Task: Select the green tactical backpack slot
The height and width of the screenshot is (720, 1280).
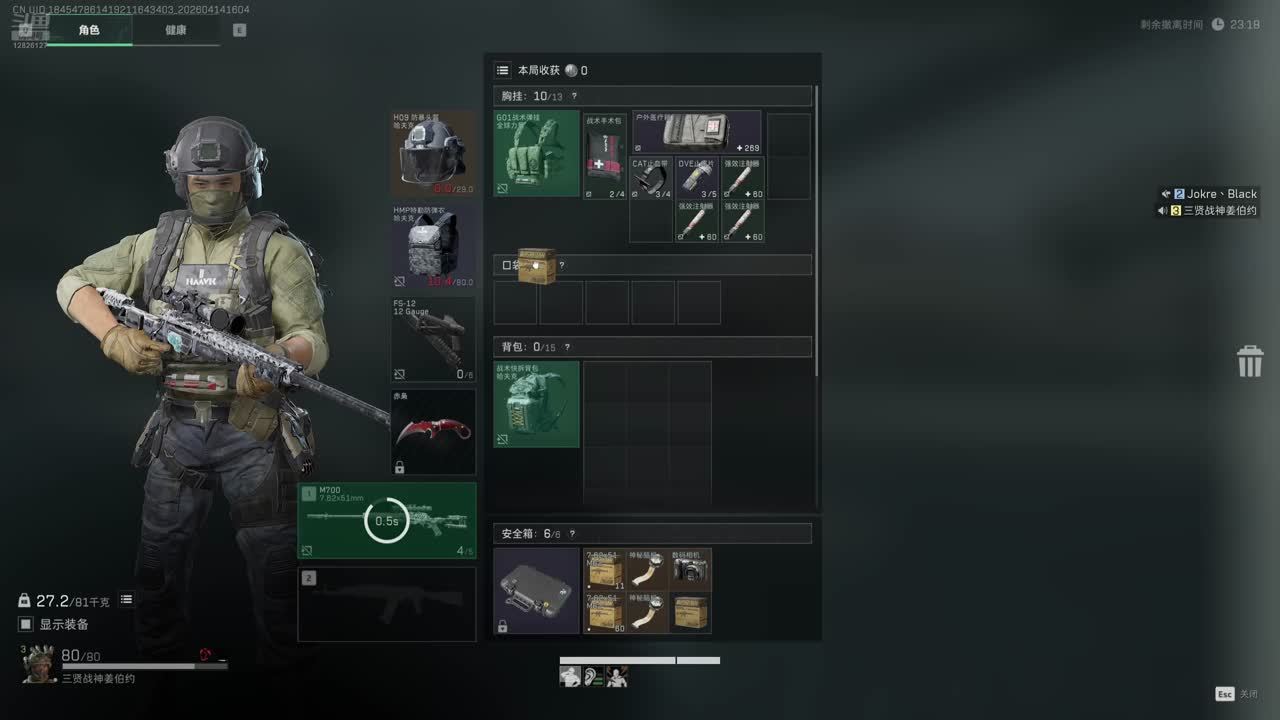Action: click(x=536, y=404)
